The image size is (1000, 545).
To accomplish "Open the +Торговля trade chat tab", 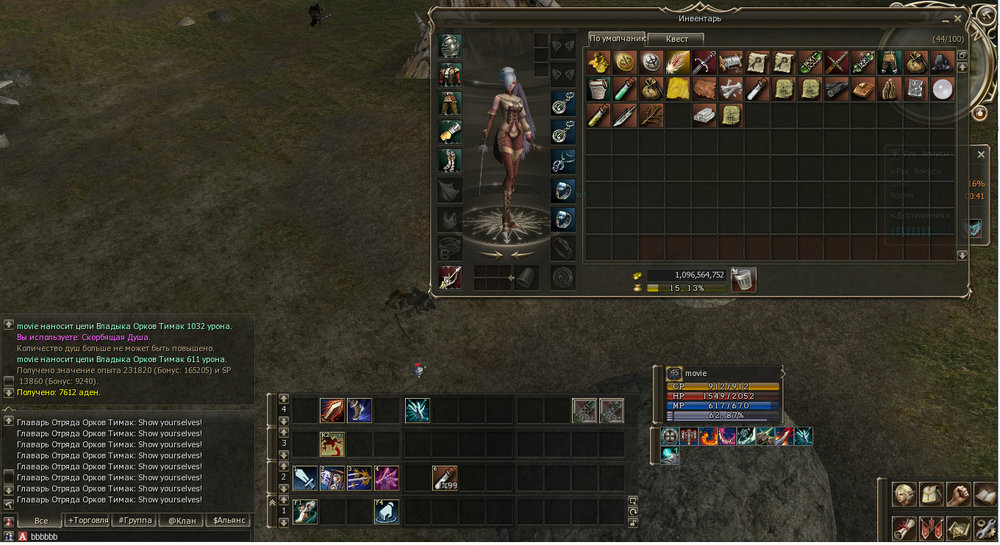I will pyautogui.click(x=88, y=521).
